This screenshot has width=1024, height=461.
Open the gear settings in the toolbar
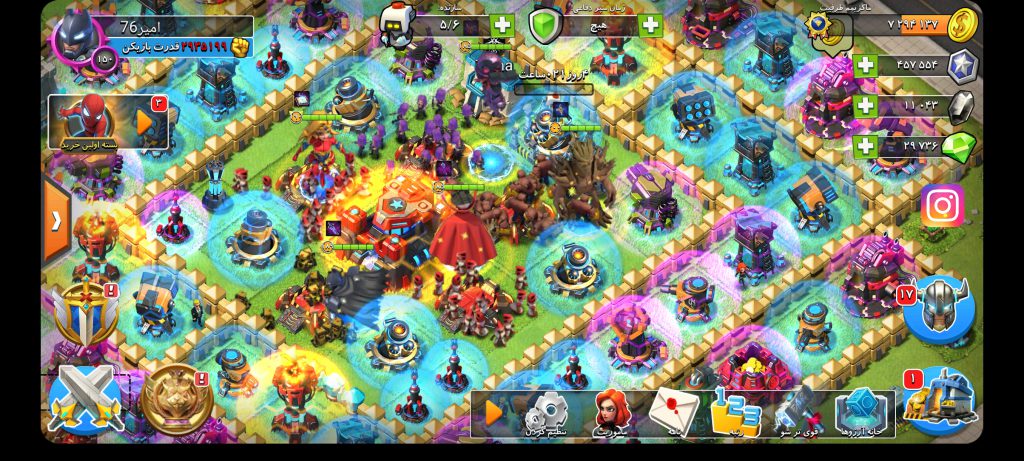(x=547, y=412)
